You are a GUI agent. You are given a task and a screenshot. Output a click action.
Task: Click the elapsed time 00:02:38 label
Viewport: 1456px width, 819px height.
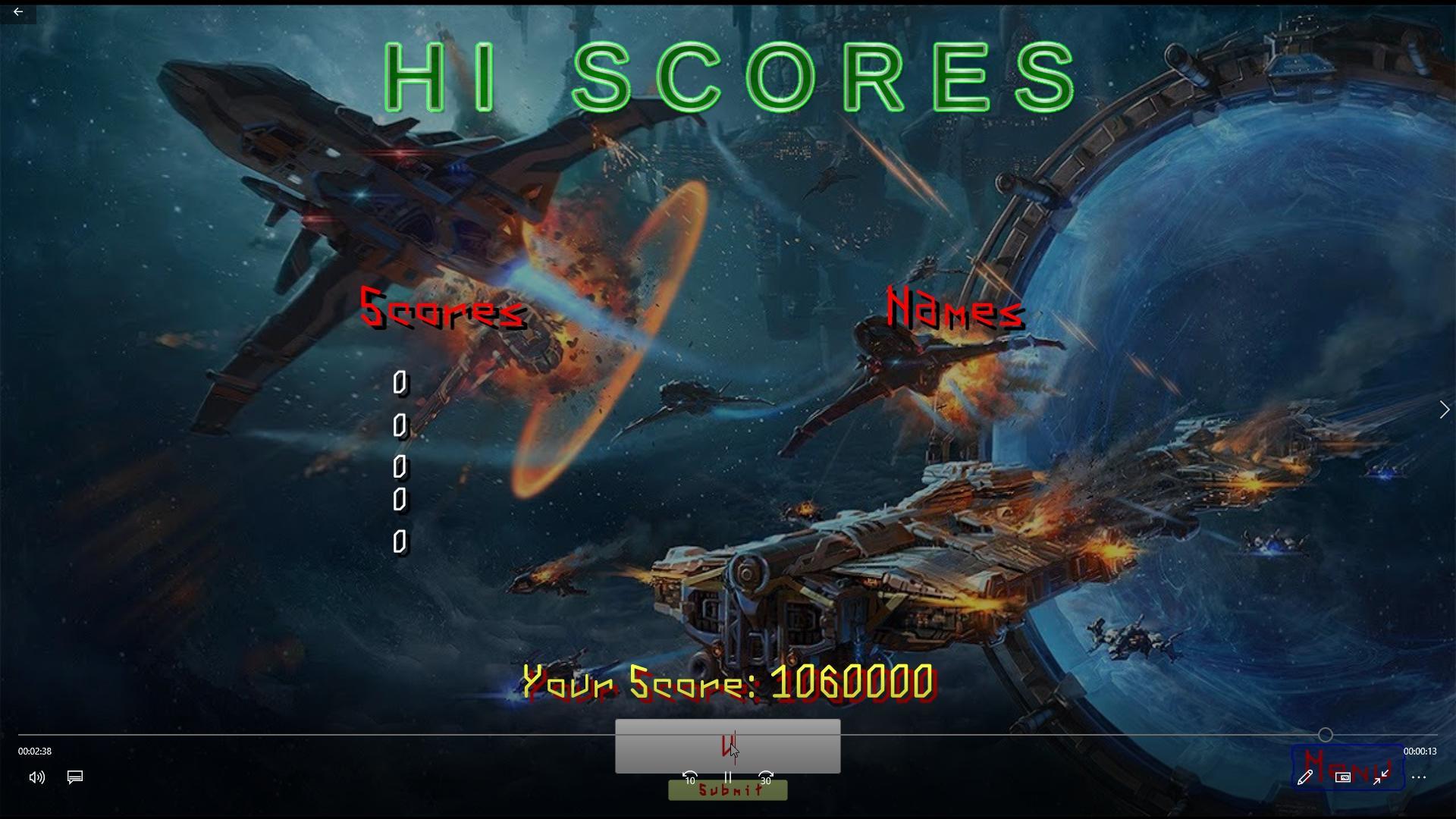33,752
